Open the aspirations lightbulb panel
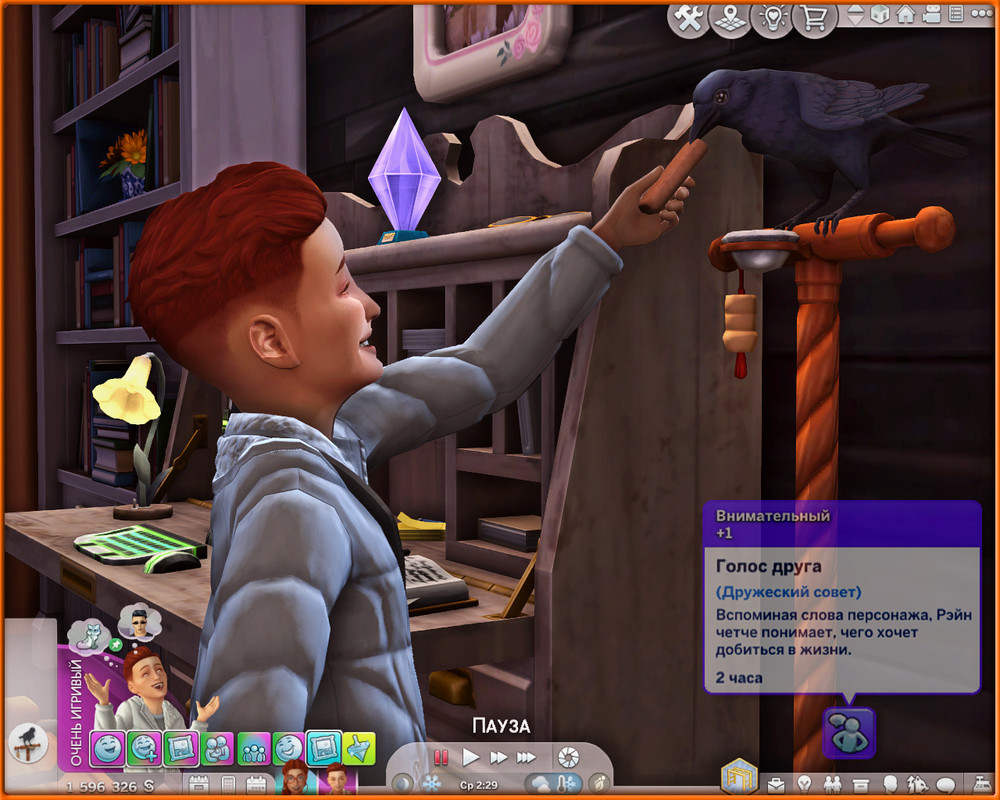This screenshot has height=800, width=1000. point(803,783)
